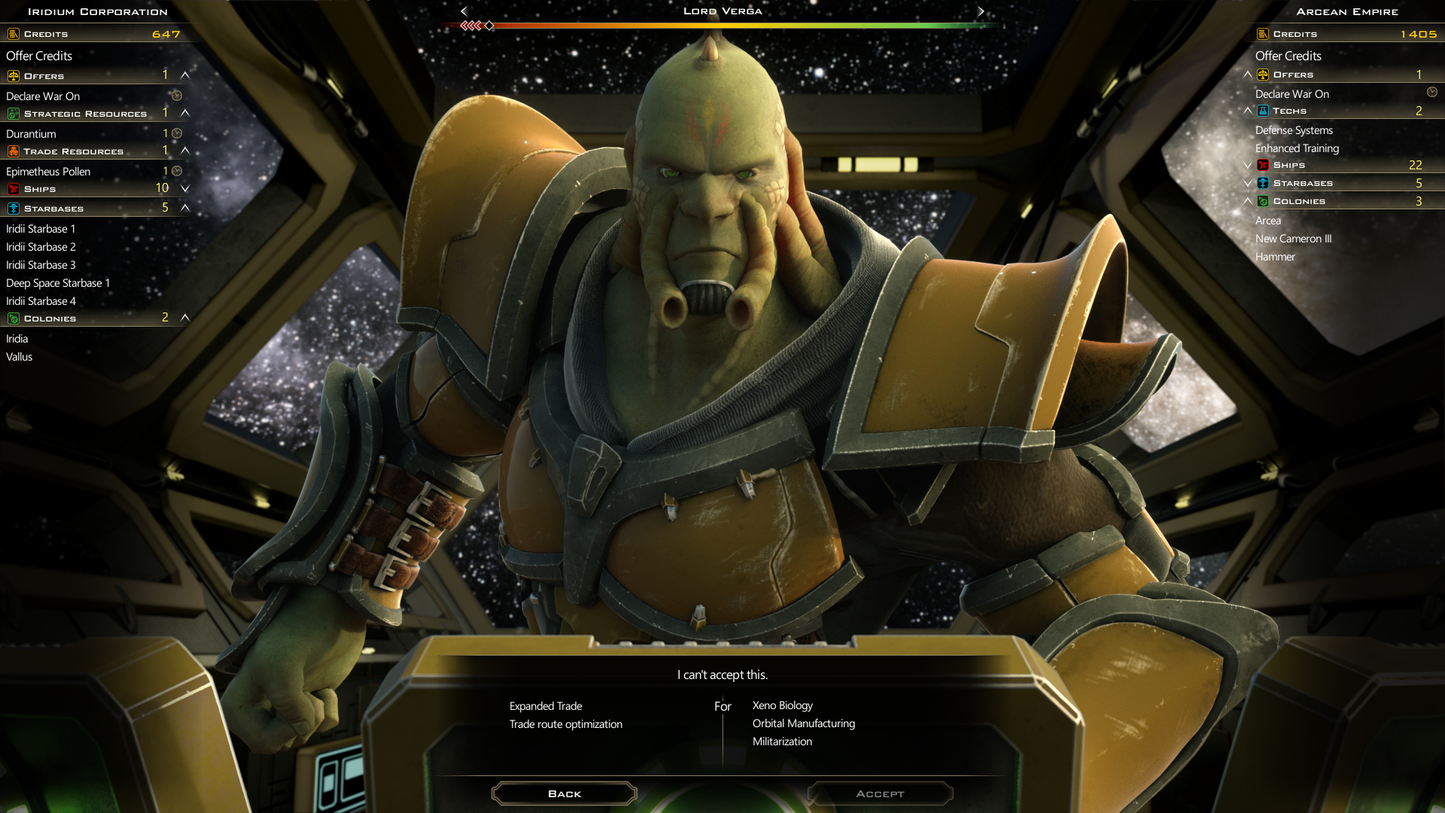Click the blue Techs flask icon in Arcean panel
This screenshot has width=1445, height=813.
click(x=1261, y=111)
